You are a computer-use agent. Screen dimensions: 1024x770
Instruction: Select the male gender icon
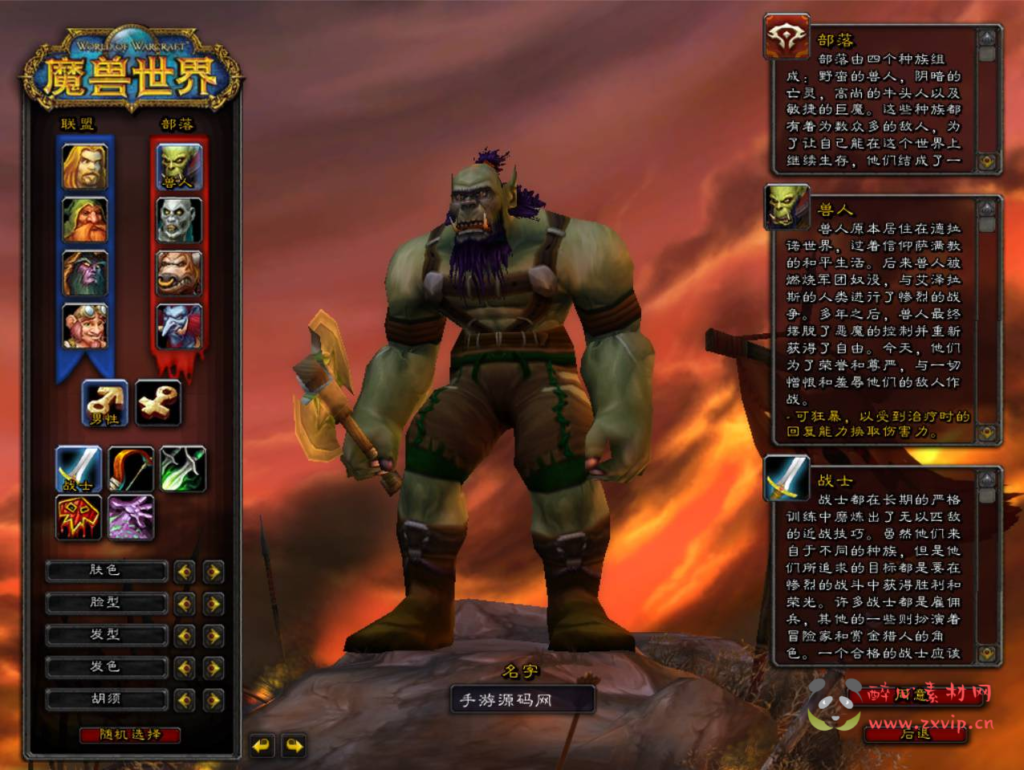click(105, 402)
